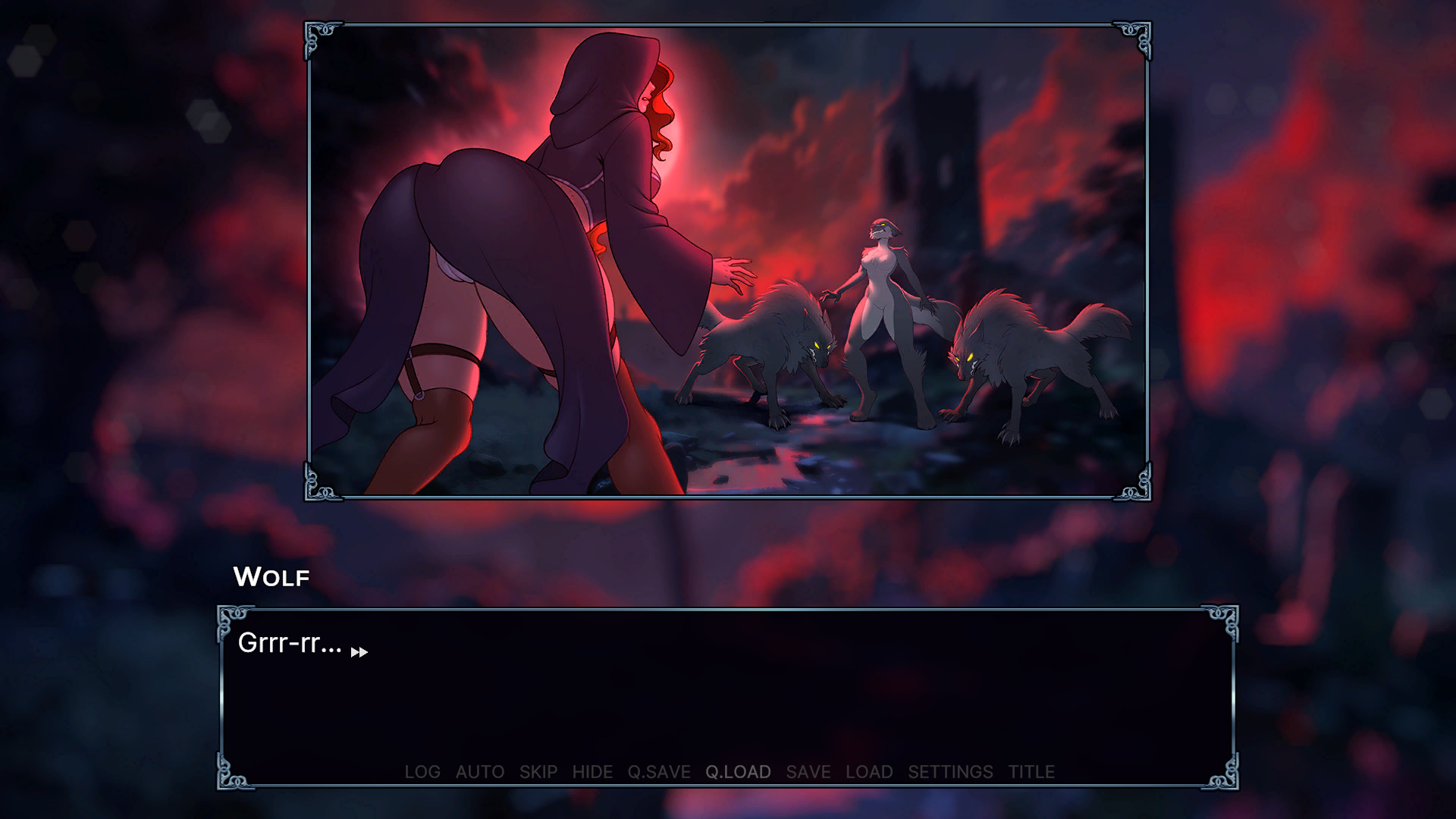Enable AUTO read mode
Viewport: 1456px width, 819px height.
pos(480,772)
